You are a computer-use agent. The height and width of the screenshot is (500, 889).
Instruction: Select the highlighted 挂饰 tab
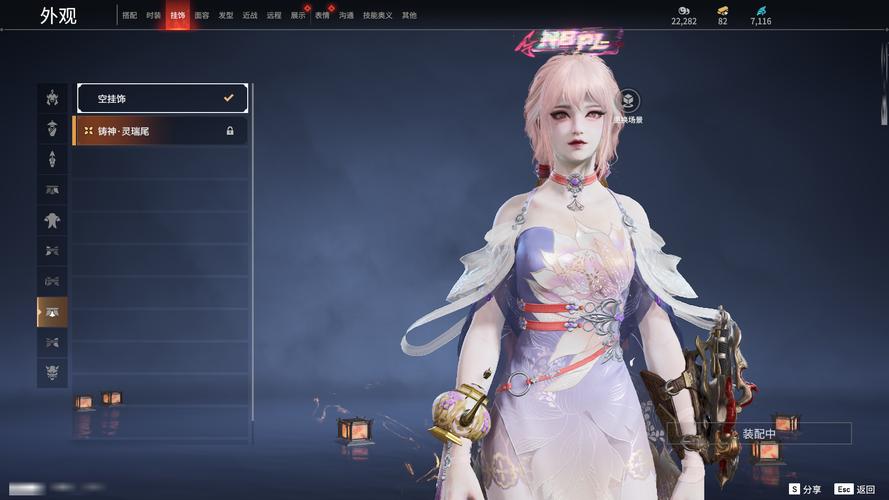tap(177, 16)
